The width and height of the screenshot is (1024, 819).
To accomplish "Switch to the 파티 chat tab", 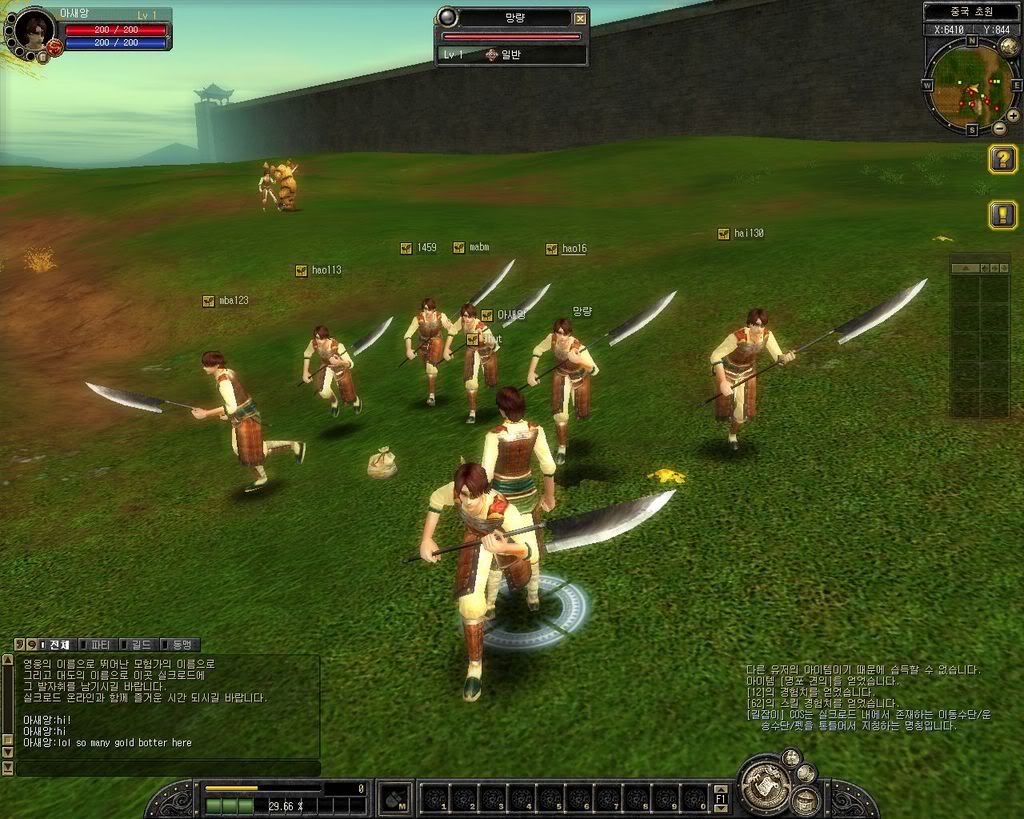I will (x=97, y=645).
